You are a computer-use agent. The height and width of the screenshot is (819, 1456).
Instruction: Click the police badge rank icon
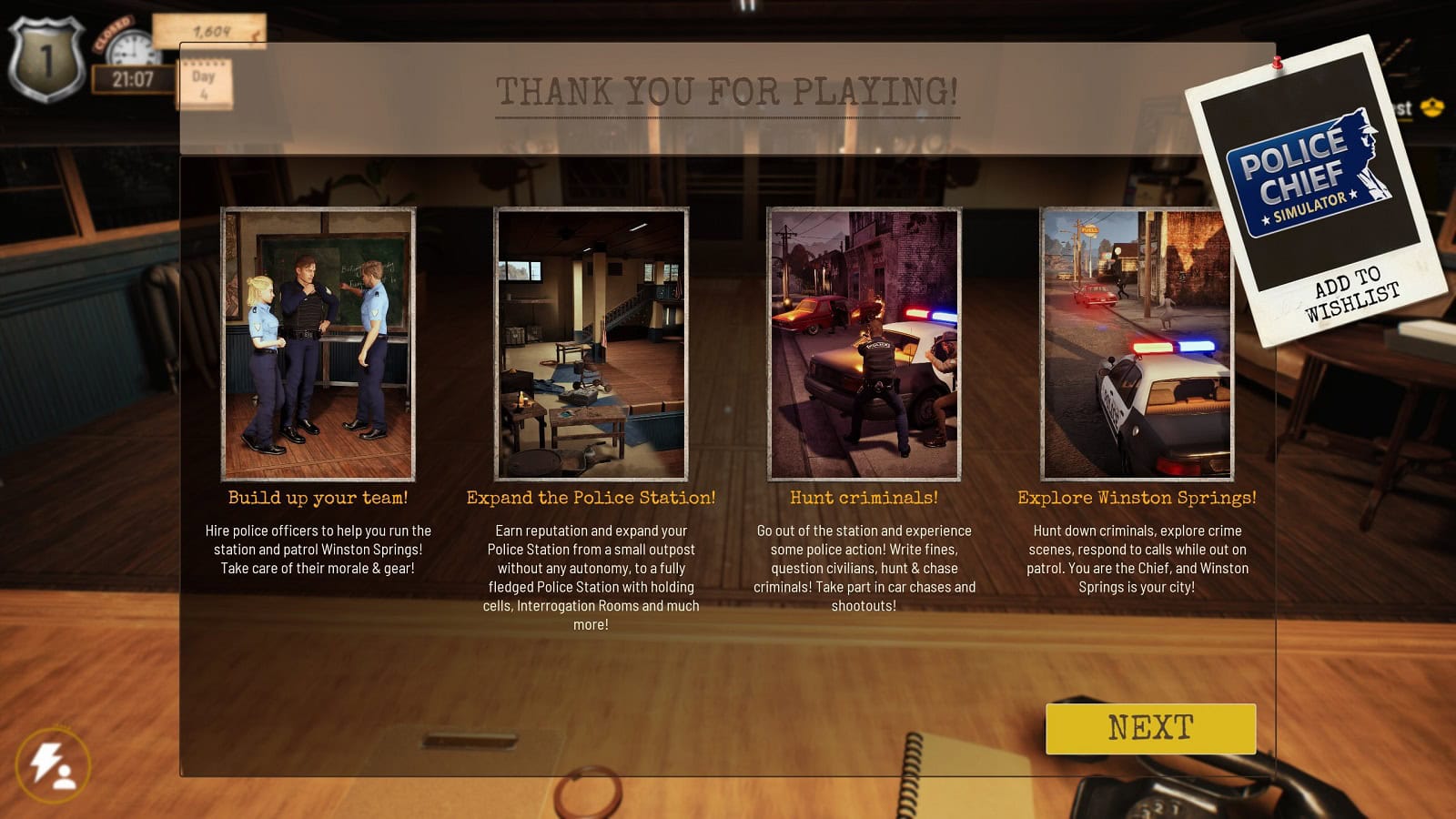pyautogui.click(x=45, y=60)
